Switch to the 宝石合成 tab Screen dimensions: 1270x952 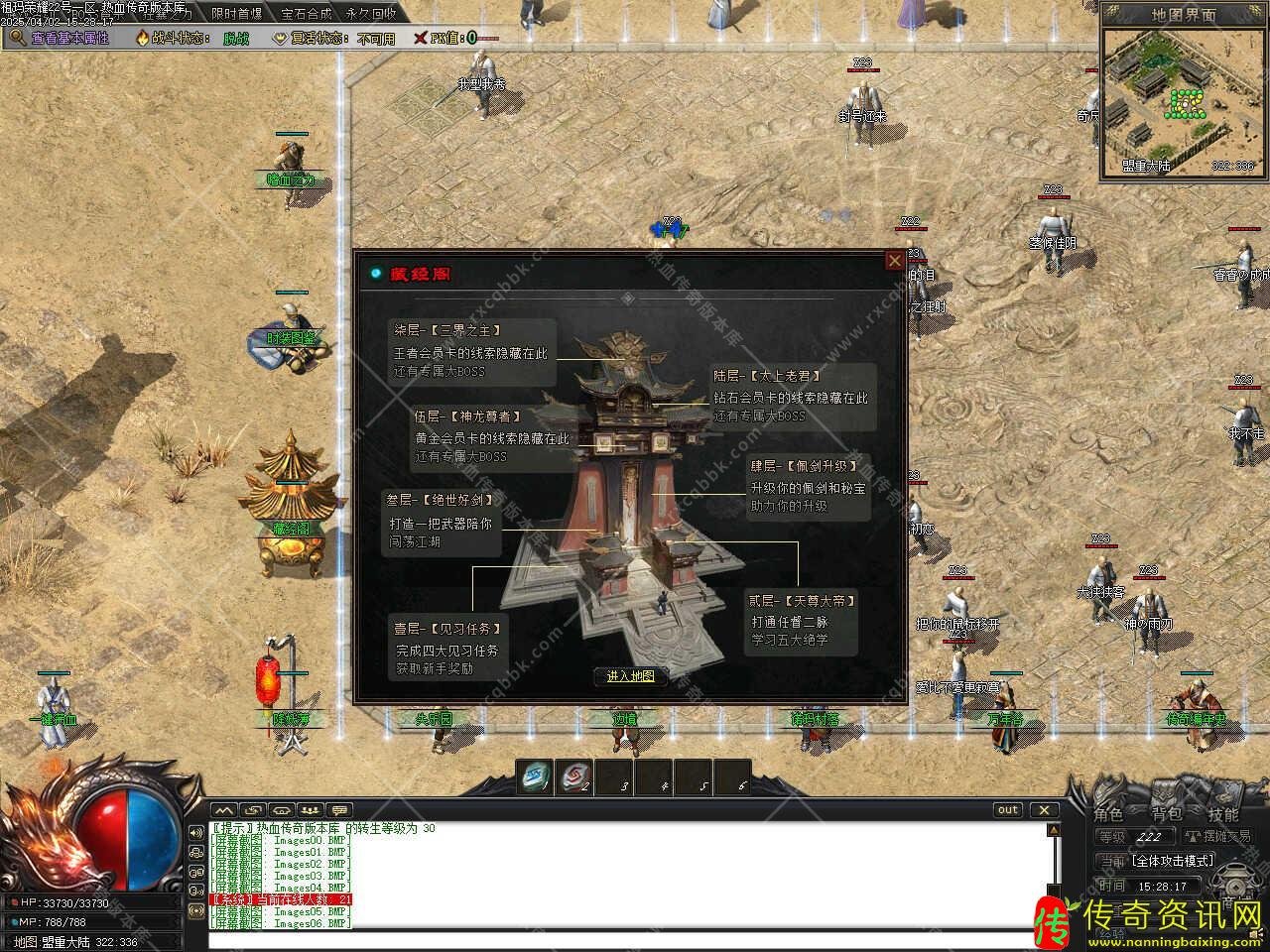coord(306,14)
